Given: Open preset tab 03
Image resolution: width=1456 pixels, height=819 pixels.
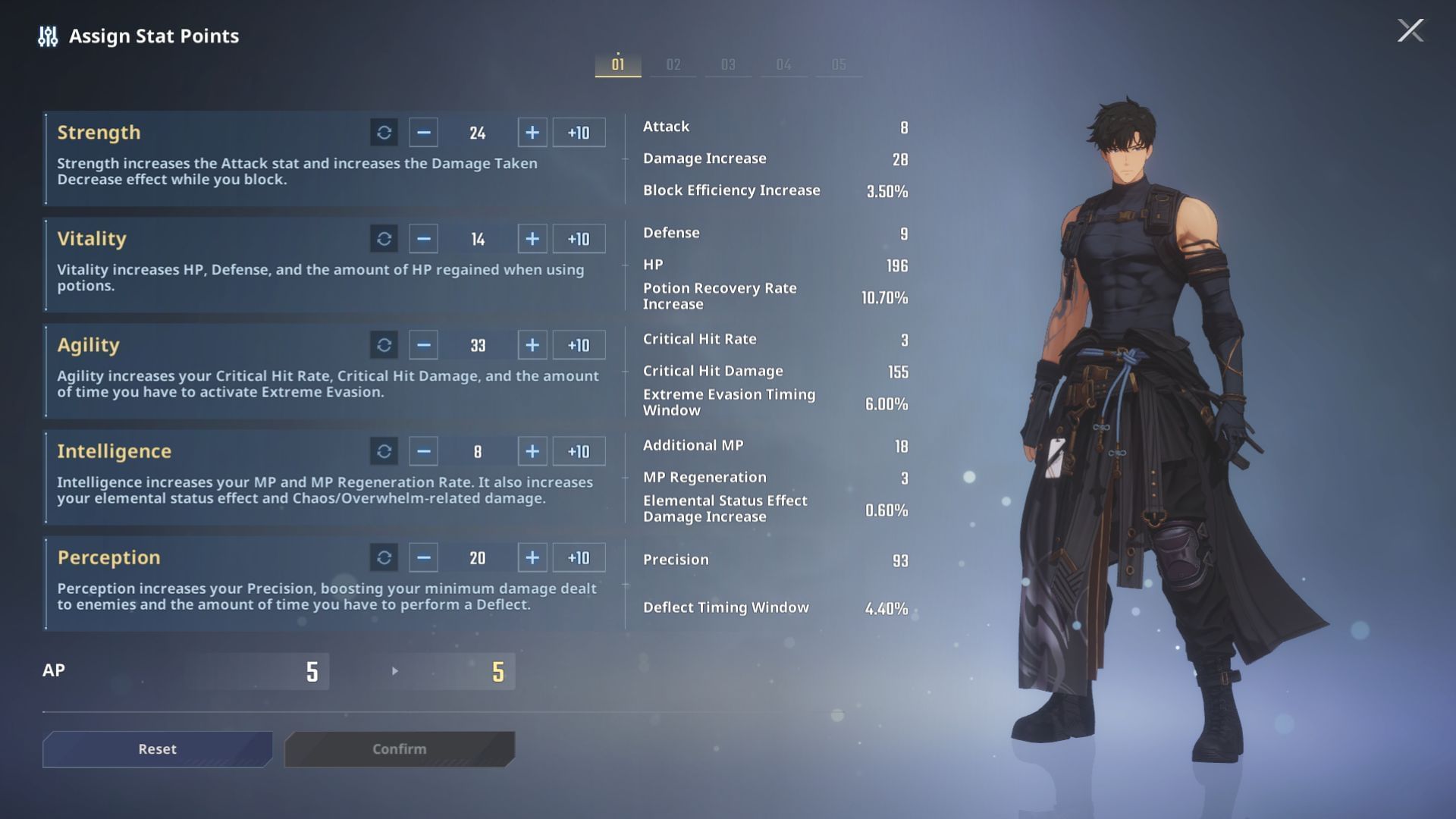Looking at the screenshot, I should (x=728, y=64).
